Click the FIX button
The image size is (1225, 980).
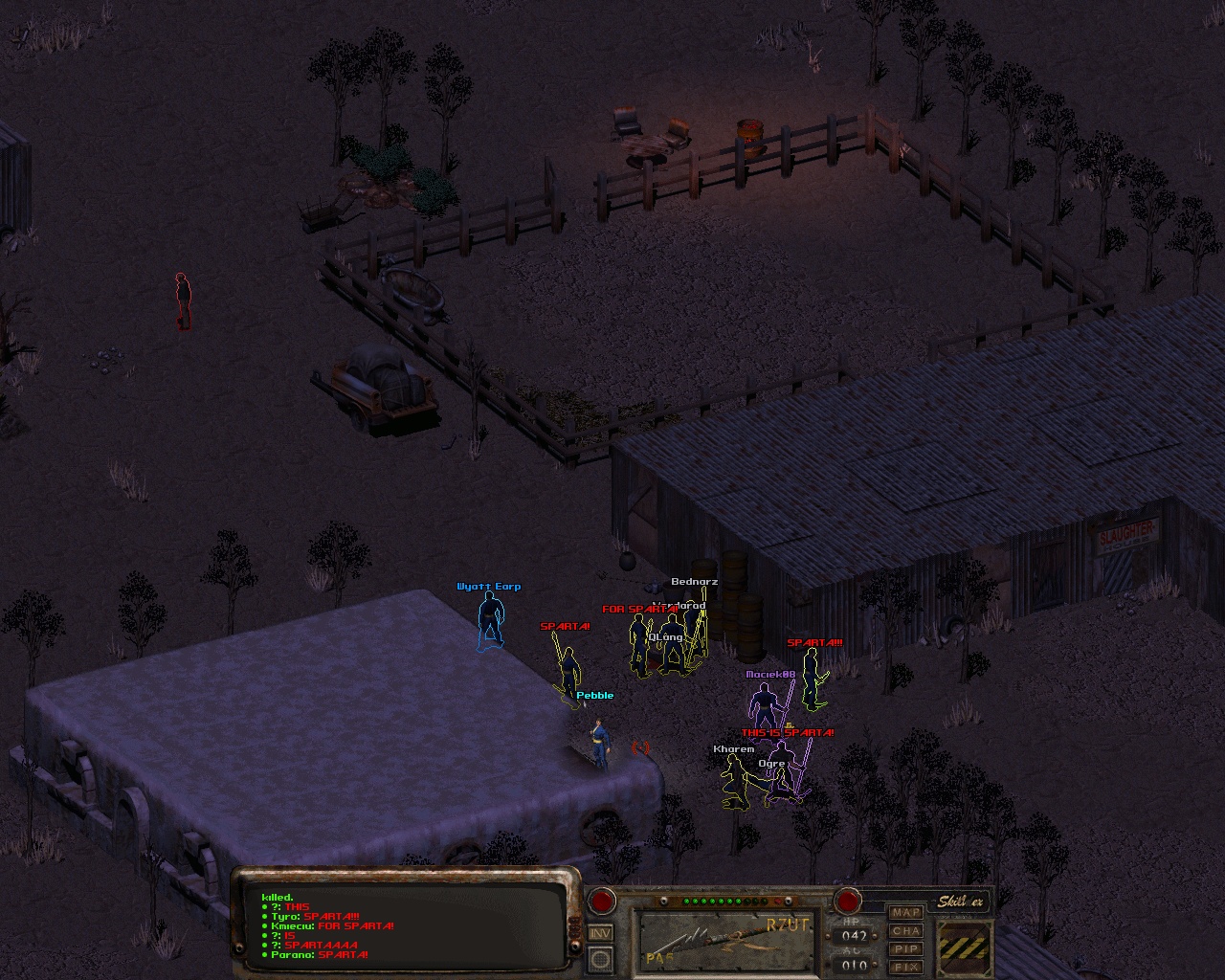point(905,967)
